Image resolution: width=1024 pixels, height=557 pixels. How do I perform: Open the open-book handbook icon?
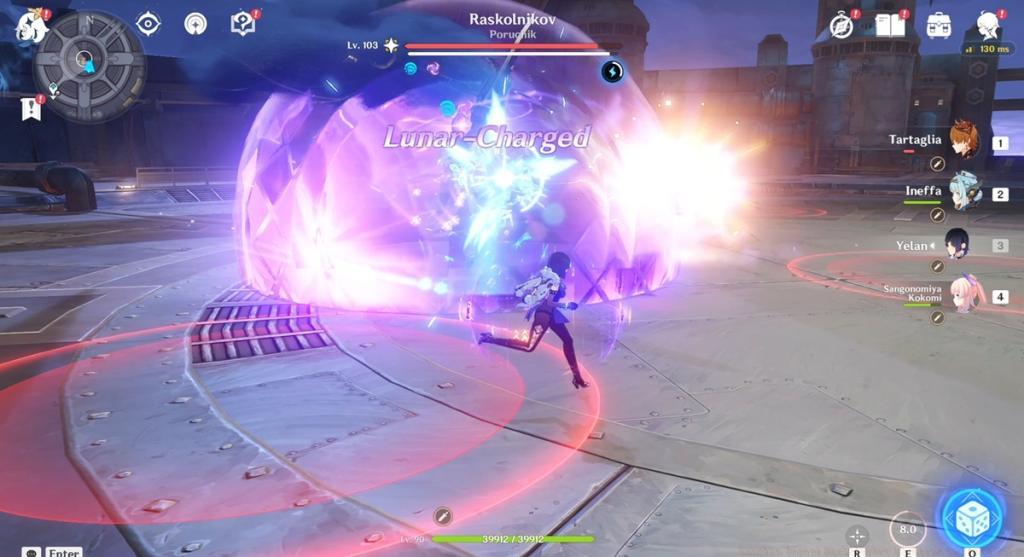889,25
